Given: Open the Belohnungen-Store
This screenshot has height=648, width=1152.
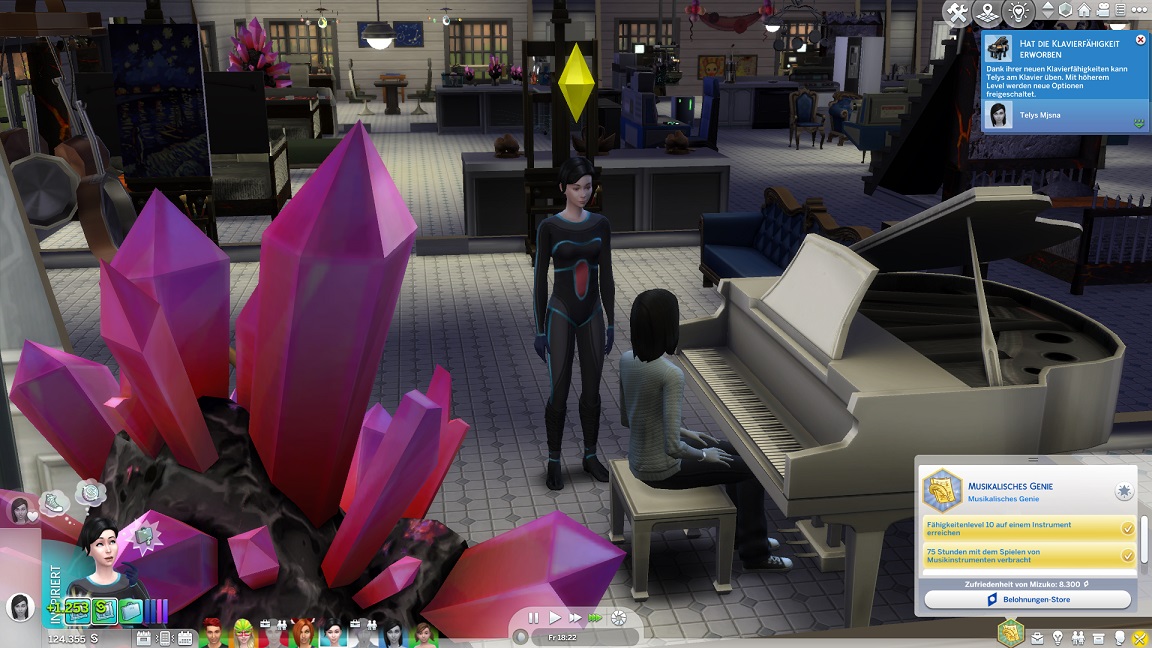Looking at the screenshot, I should [1027, 600].
